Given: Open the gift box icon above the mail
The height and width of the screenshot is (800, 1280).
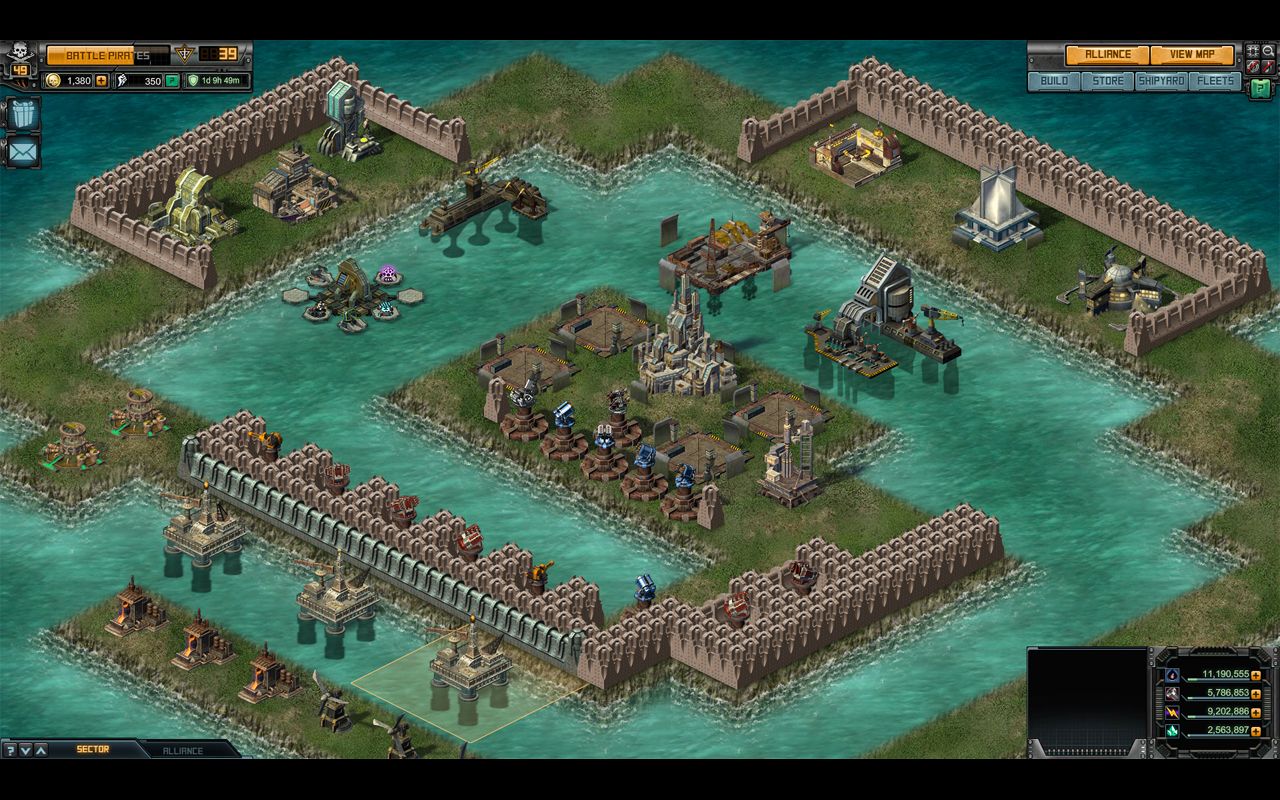Looking at the screenshot, I should coord(23,115).
